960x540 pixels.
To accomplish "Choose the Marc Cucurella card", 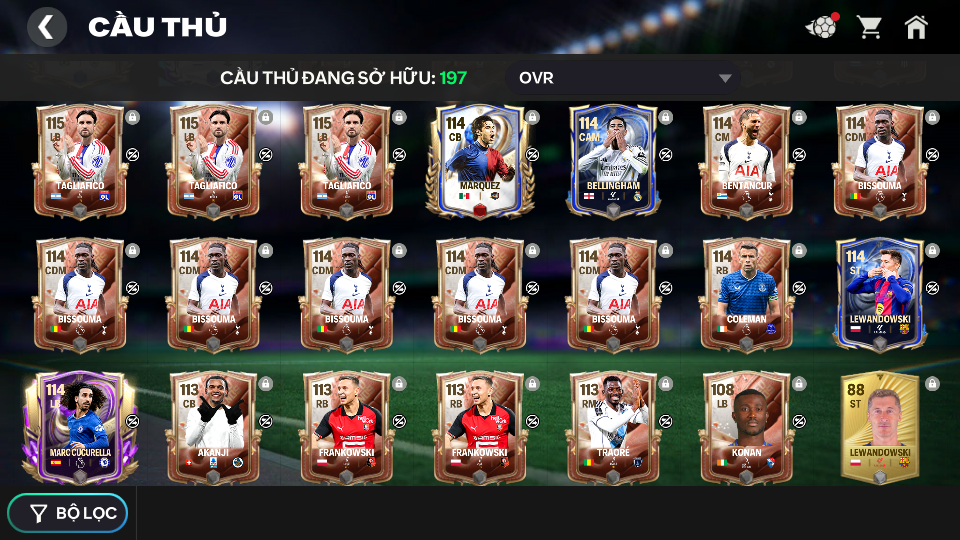I will (79, 427).
